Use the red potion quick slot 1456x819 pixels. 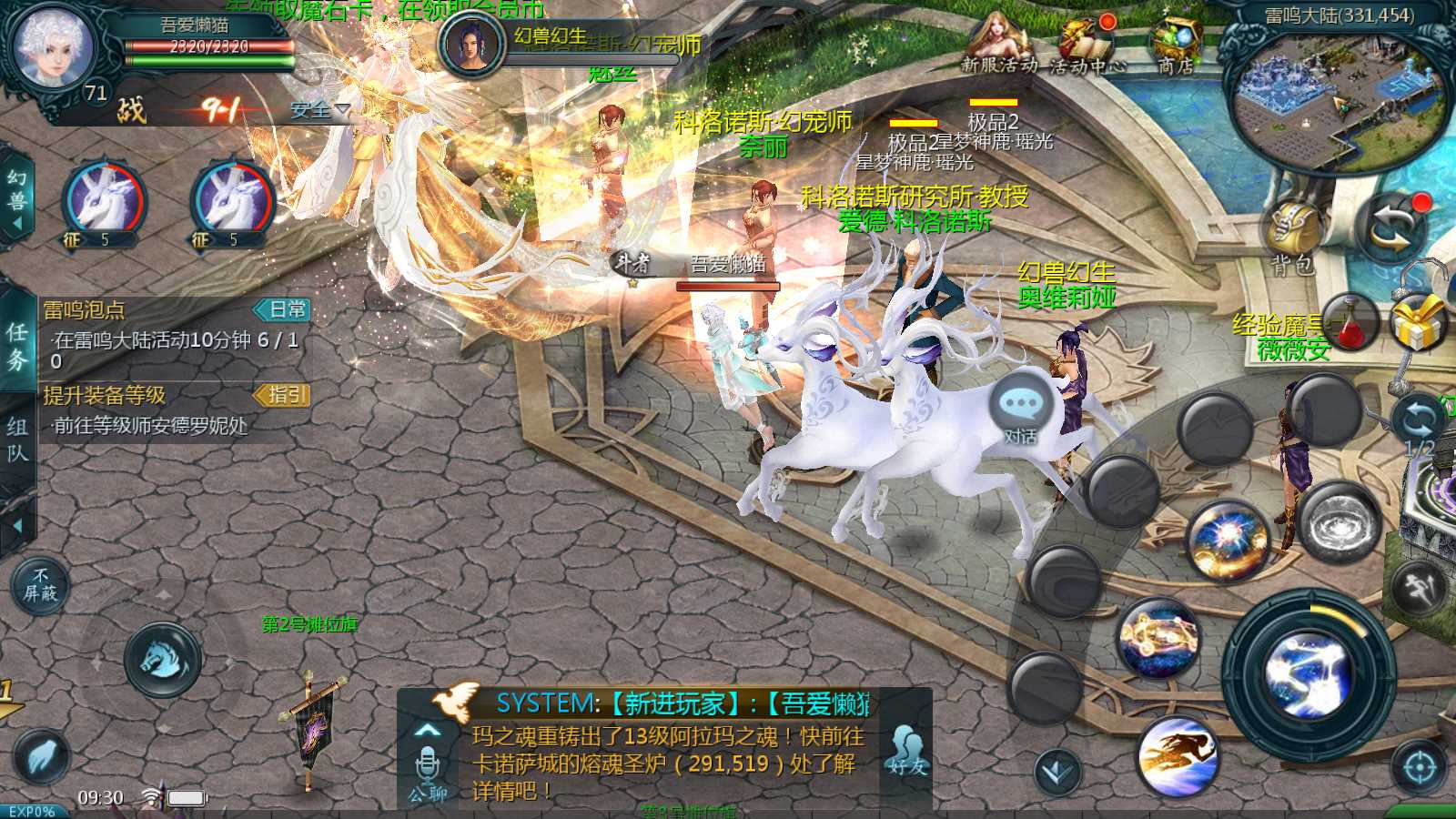1351,323
